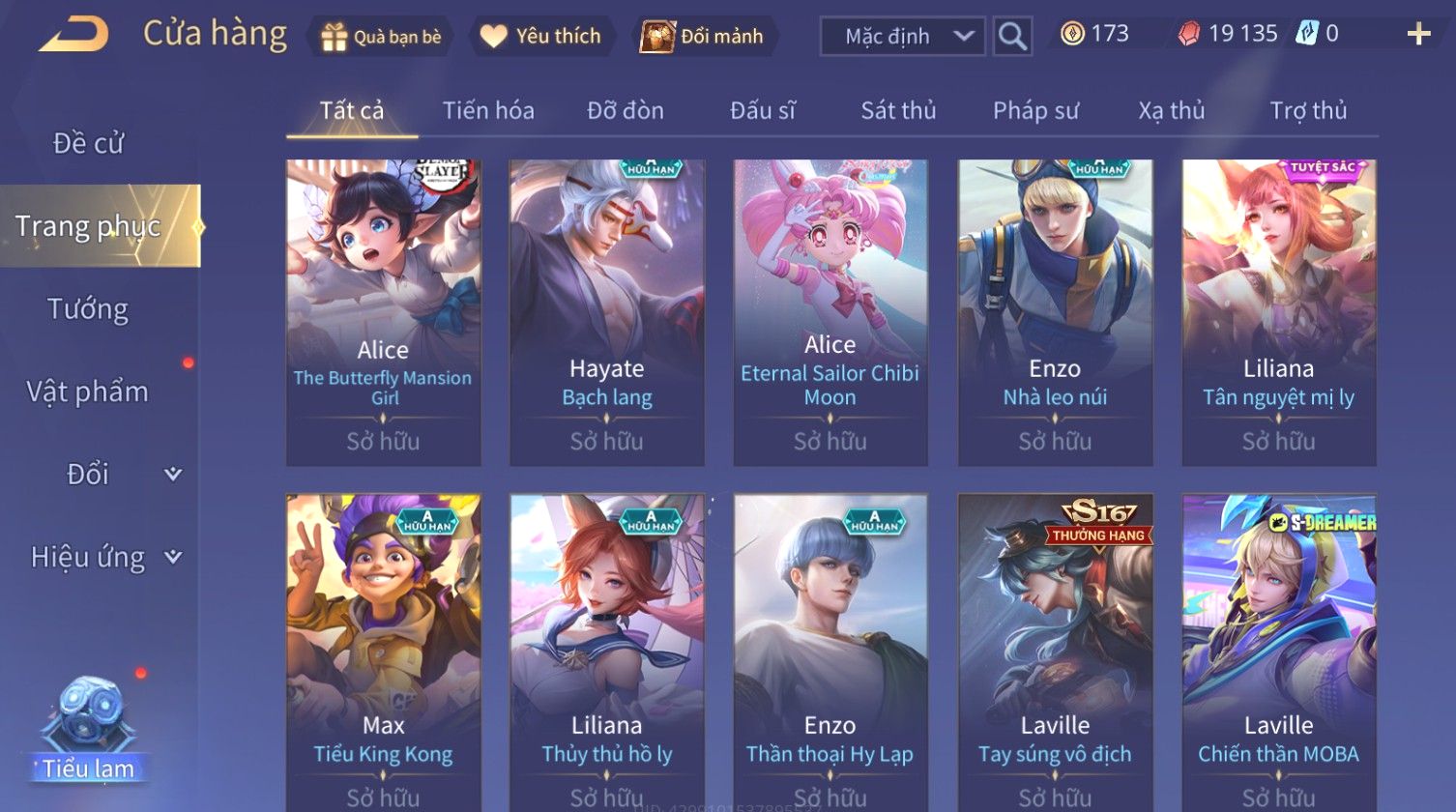This screenshot has width=1456, height=812.
Task: Expand the Mặc định sort dropdown
Action: click(x=902, y=37)
